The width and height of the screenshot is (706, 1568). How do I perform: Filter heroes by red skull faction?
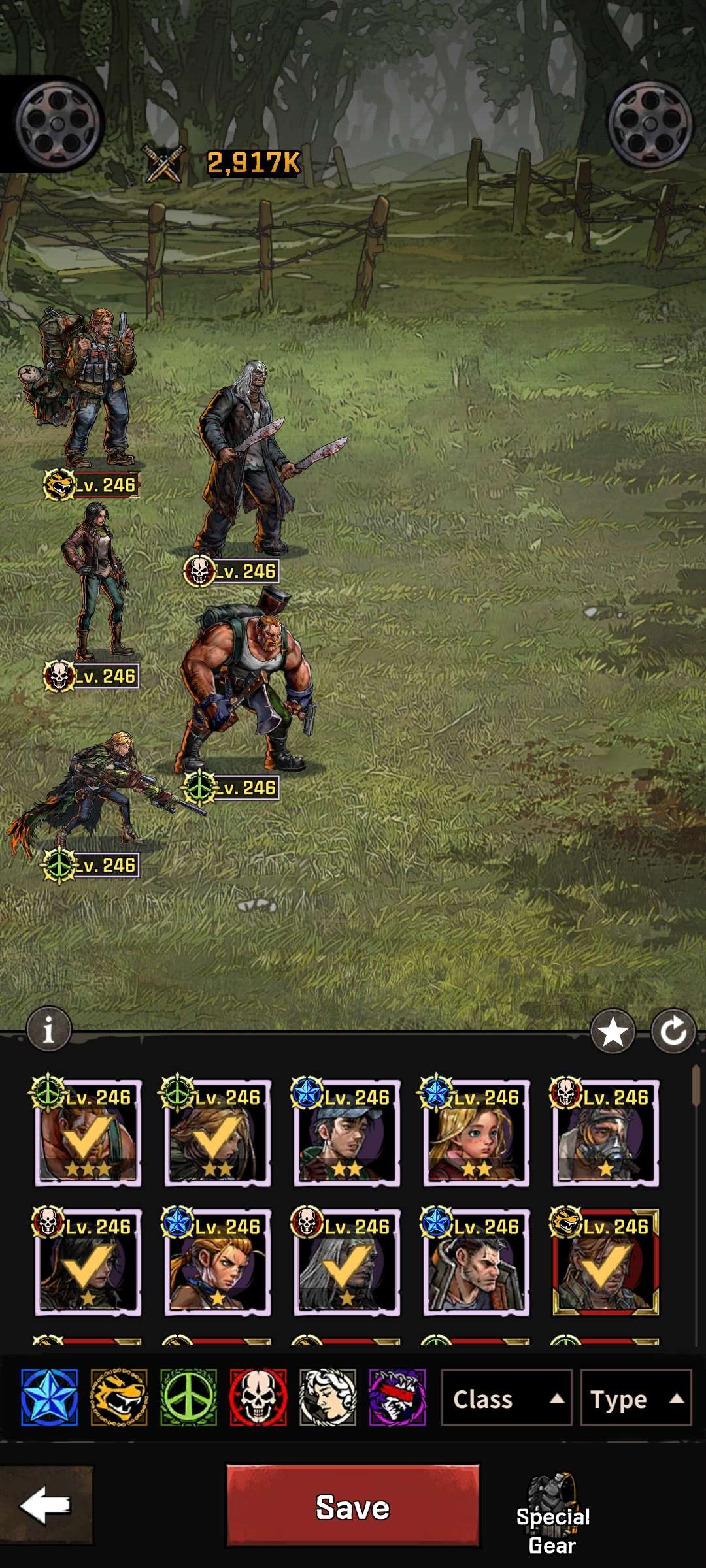(x=258, y=1397)
